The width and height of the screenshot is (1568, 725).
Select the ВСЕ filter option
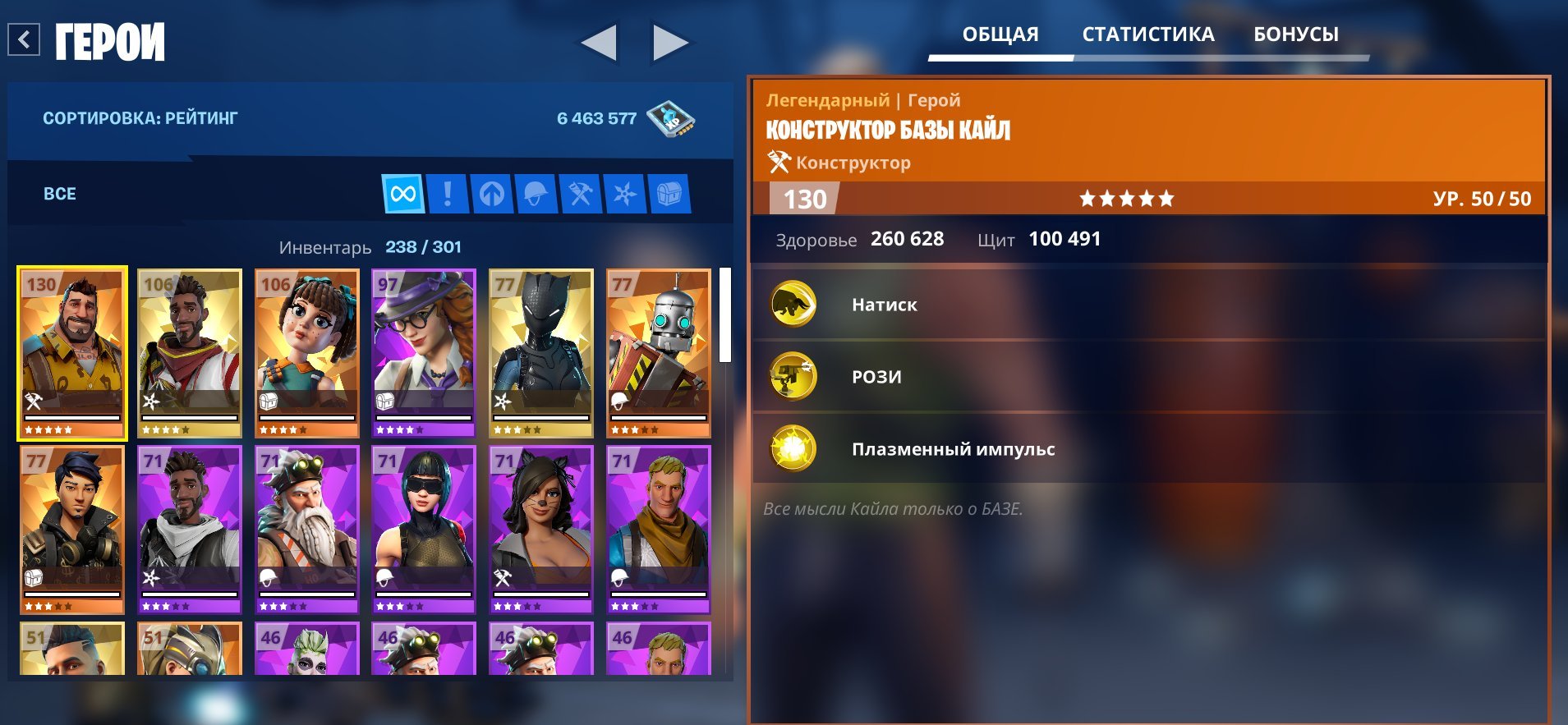[58, 194]
